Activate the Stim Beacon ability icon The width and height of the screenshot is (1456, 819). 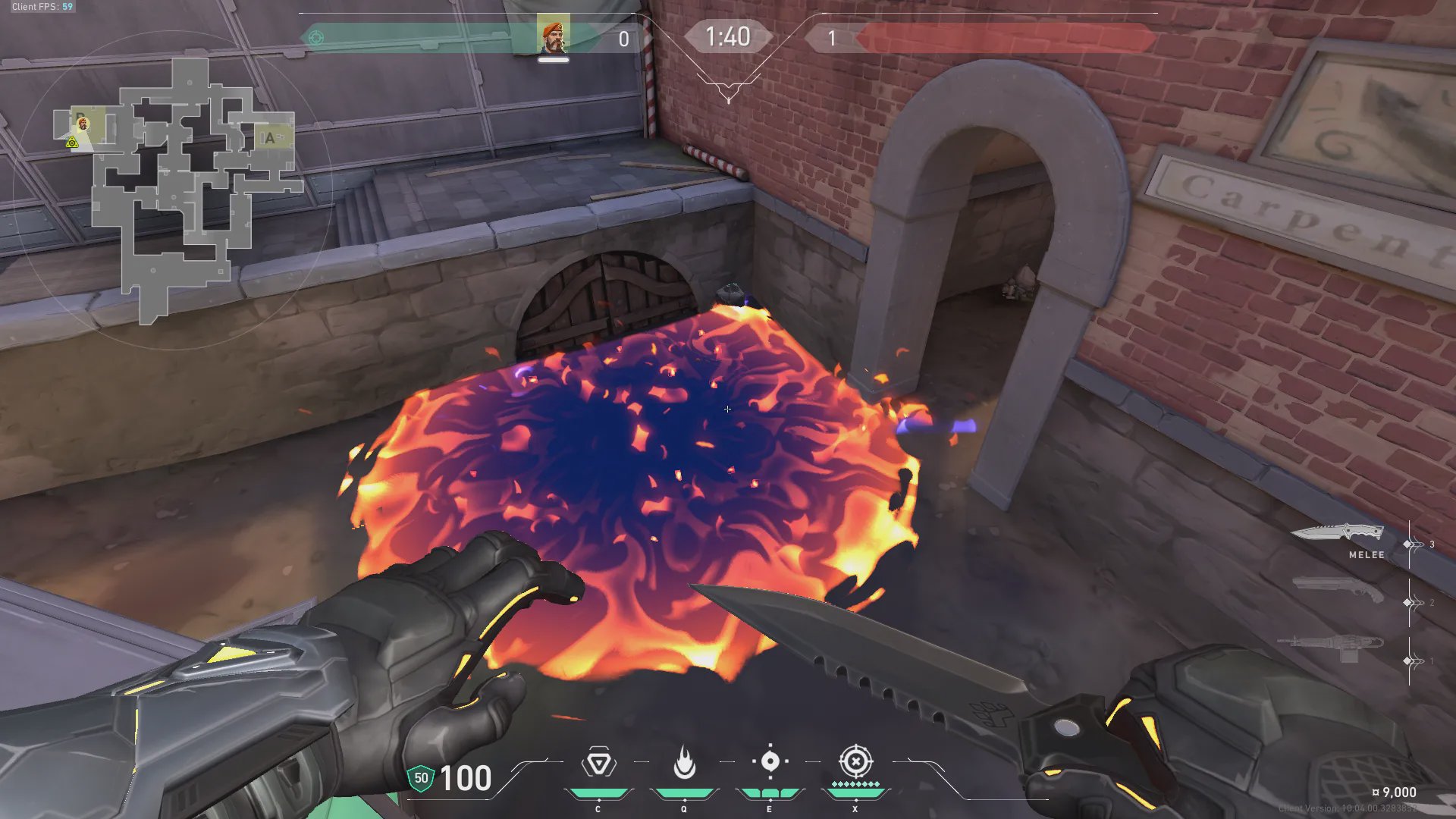tap(598, 763)
